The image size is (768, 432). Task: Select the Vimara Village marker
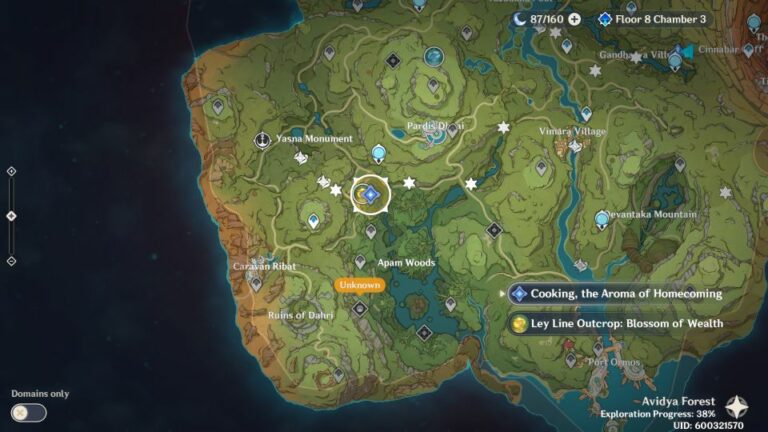pyautogui.click(x=574, y=146)
